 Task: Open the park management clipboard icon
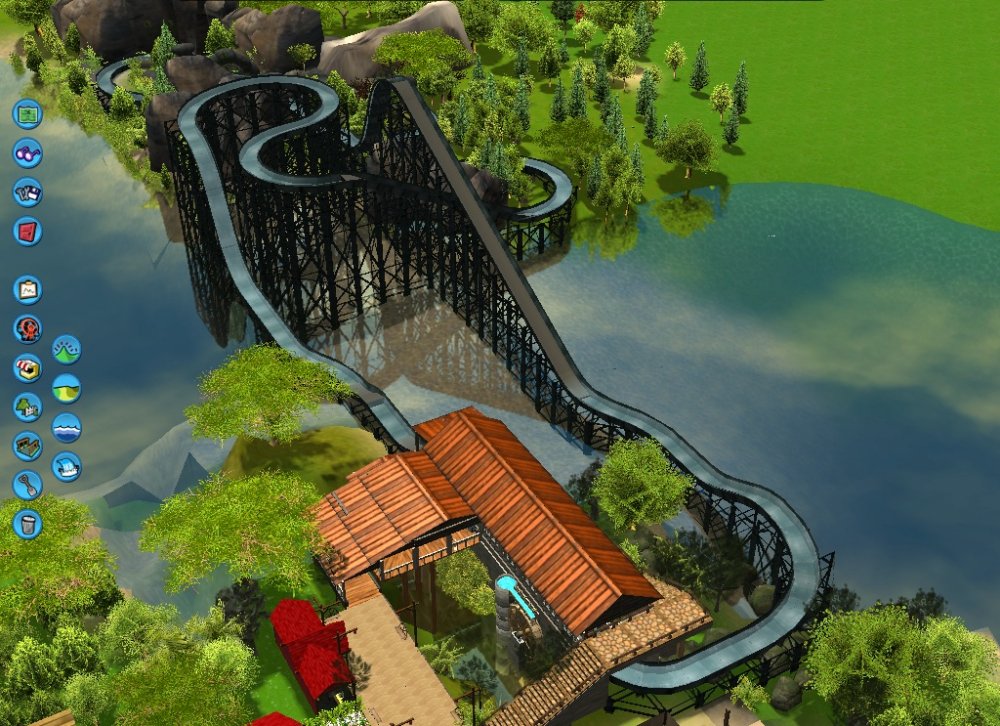[27, 290]
